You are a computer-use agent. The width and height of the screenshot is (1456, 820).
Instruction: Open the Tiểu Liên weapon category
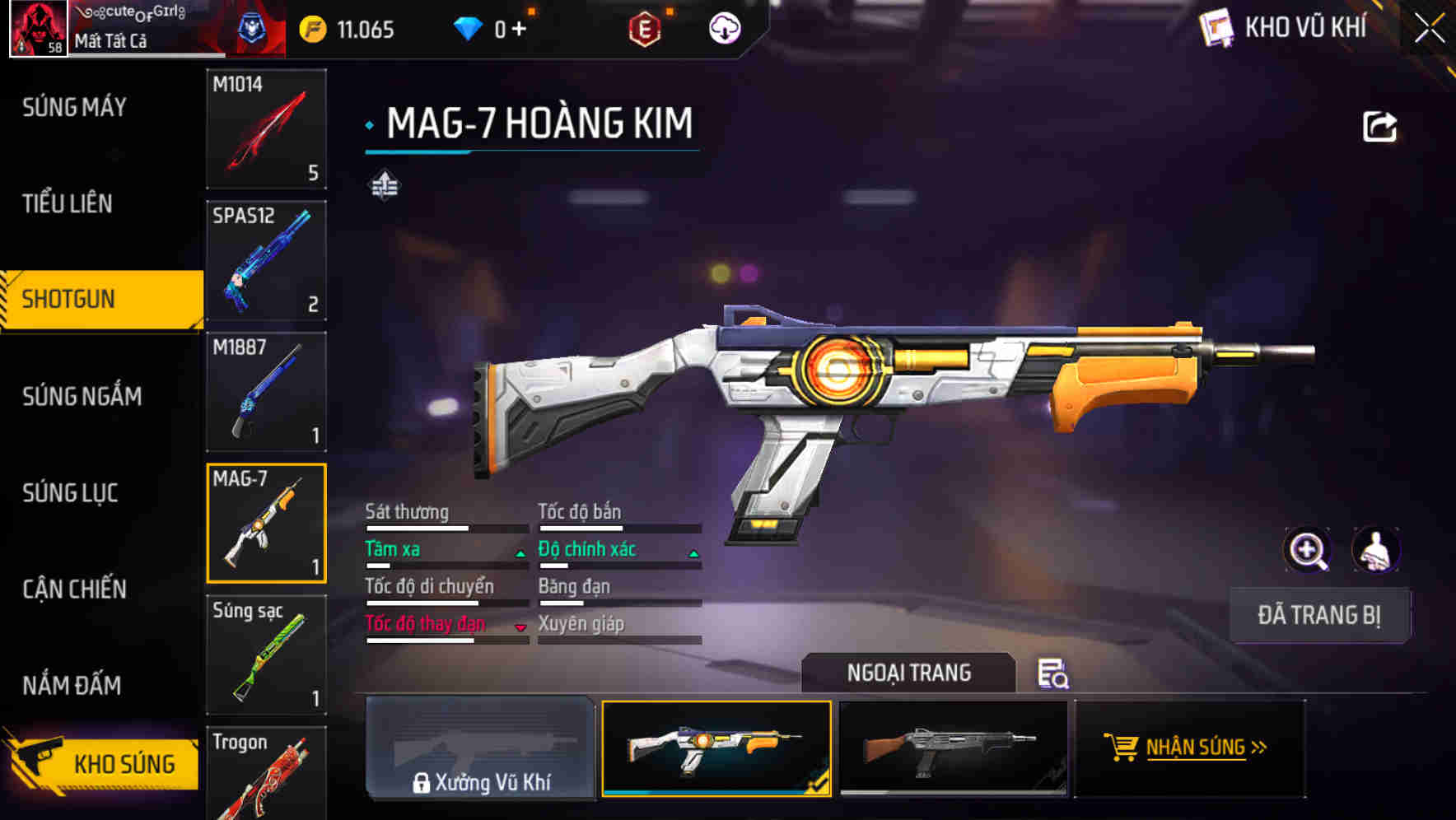[68, 203]
